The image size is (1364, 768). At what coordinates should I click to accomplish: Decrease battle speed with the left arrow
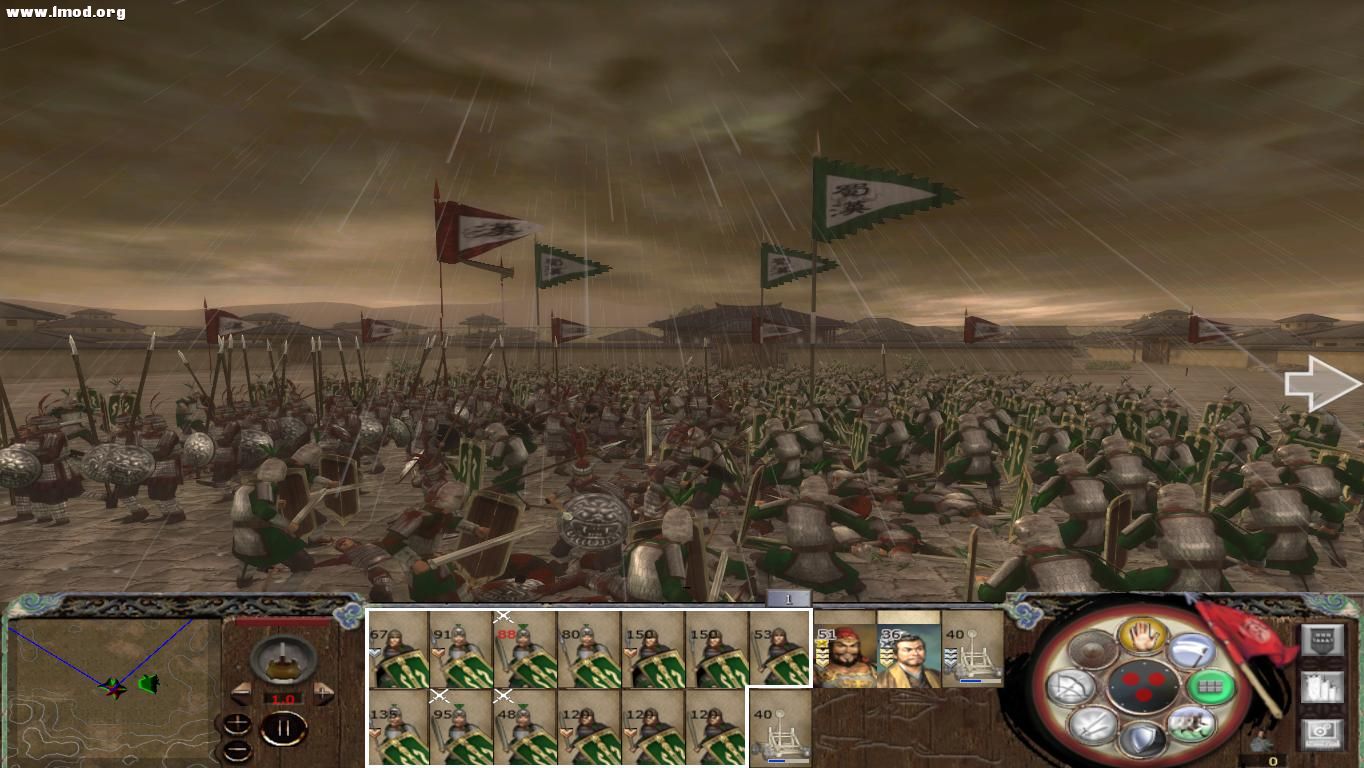pos(242,693)
